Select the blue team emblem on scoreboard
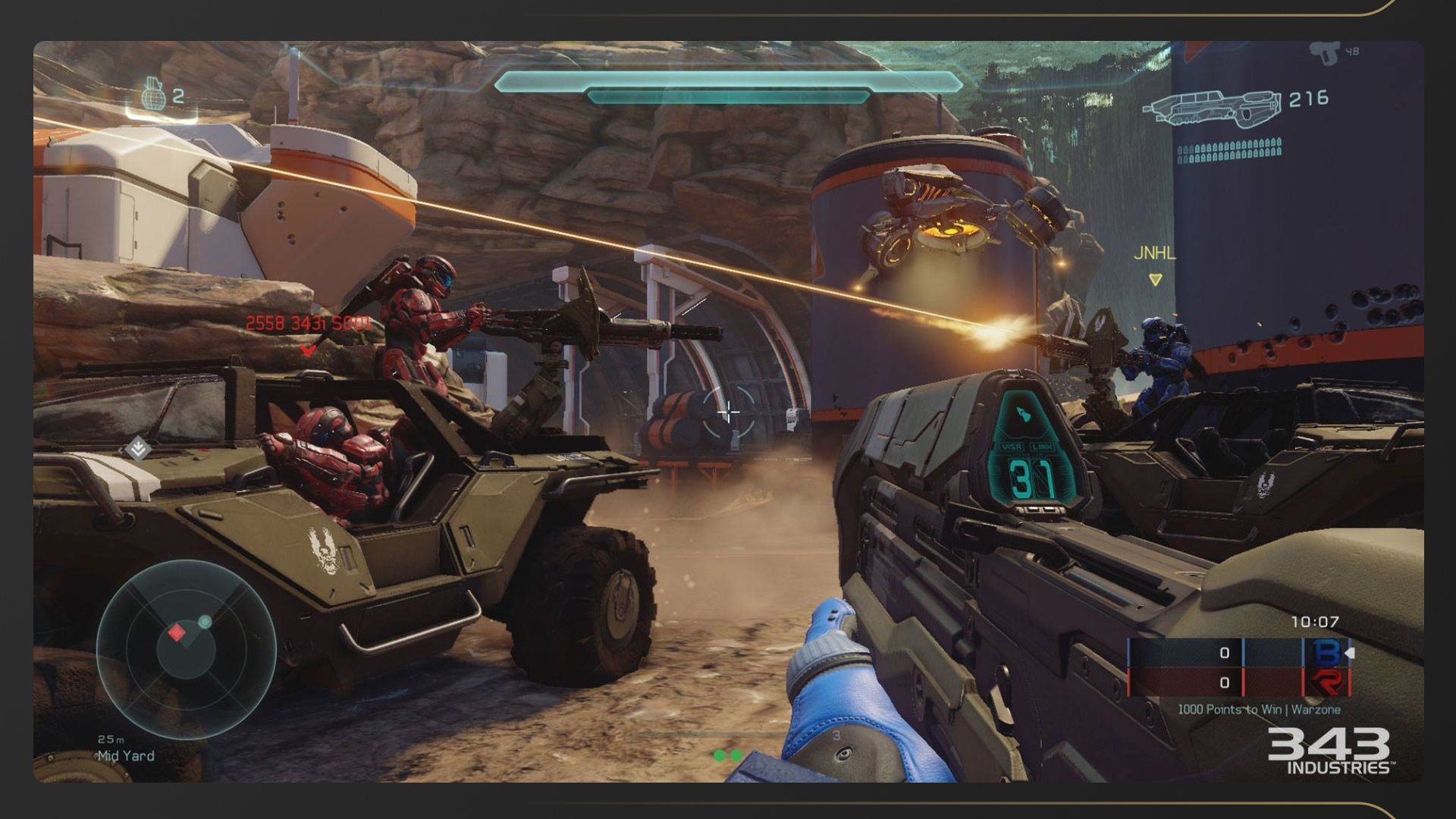 (1326, 653)
